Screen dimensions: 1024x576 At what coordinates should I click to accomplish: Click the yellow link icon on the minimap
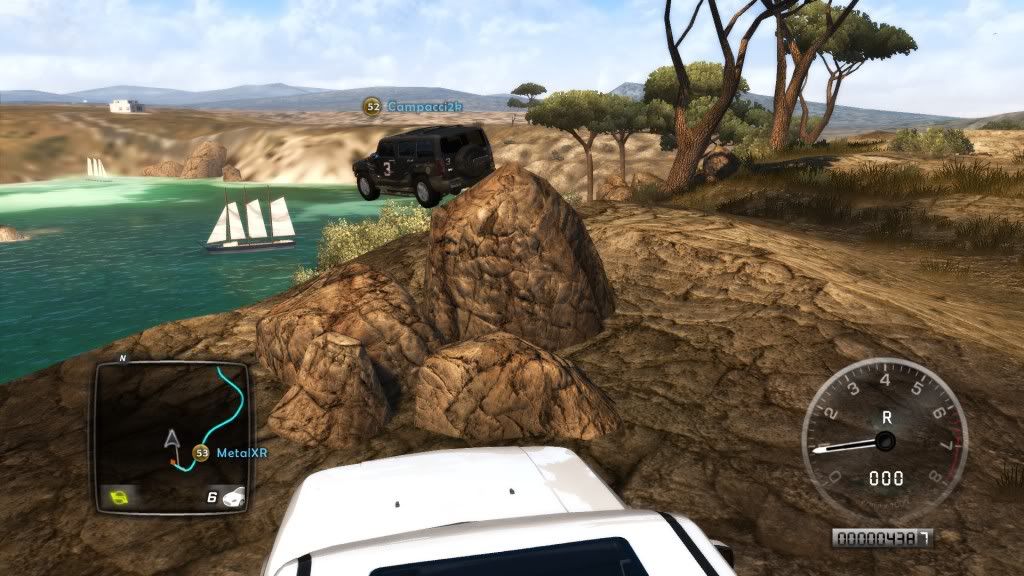tap(120, 495)
